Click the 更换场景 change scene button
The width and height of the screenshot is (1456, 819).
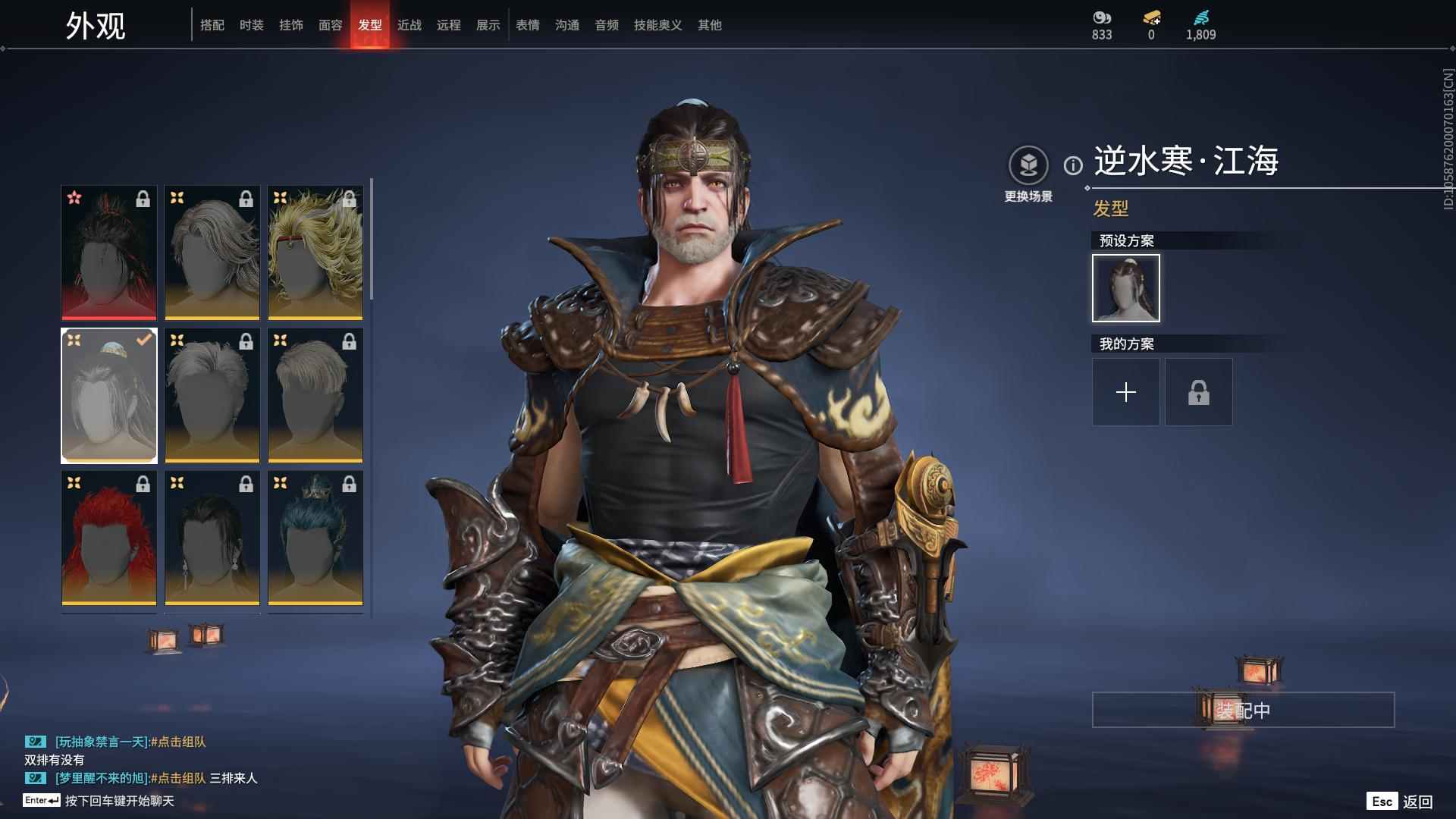[x=1028, y=174]
